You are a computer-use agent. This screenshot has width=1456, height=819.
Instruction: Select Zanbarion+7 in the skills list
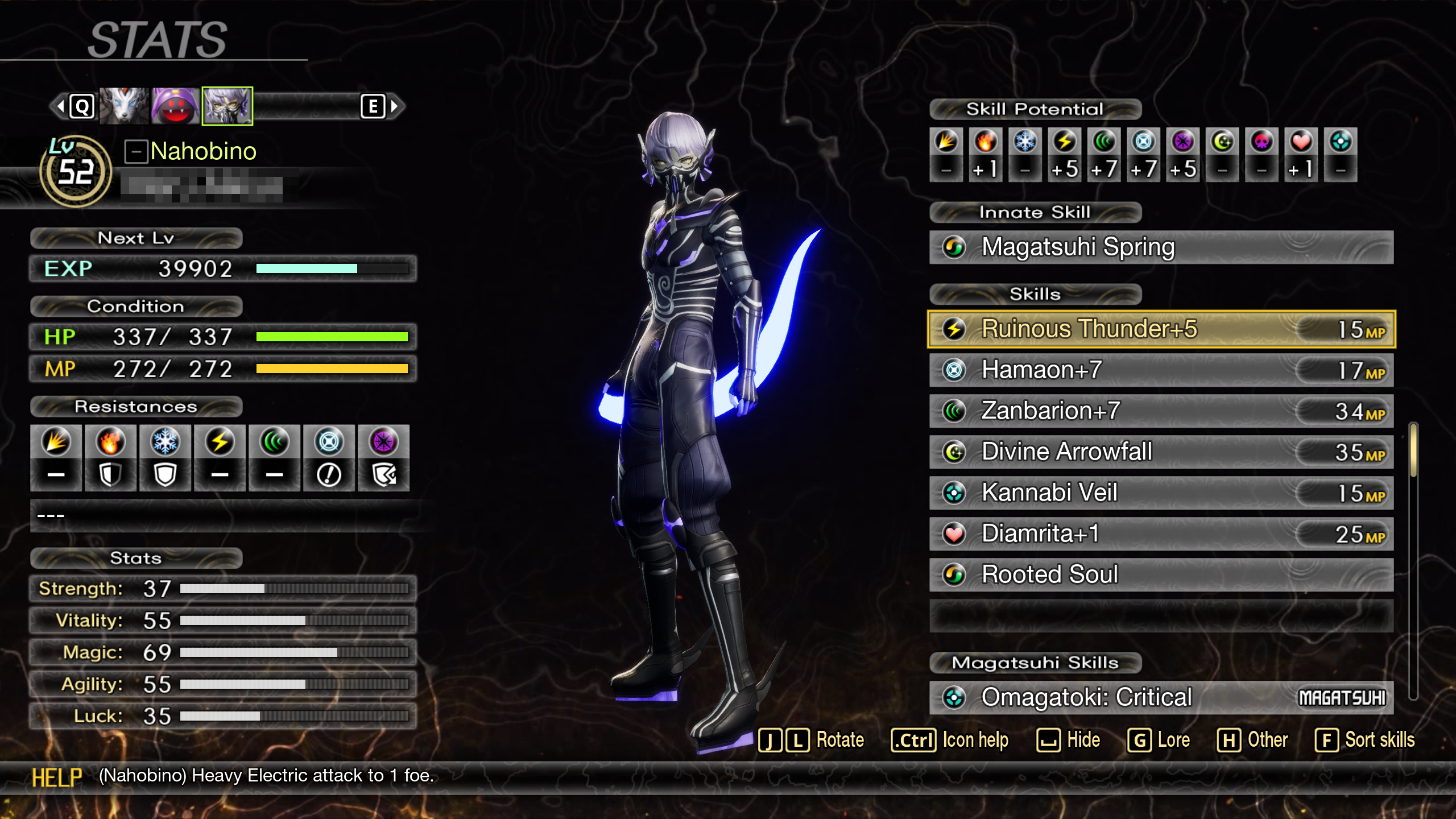pyautogui.click(x=1160, y=411)
